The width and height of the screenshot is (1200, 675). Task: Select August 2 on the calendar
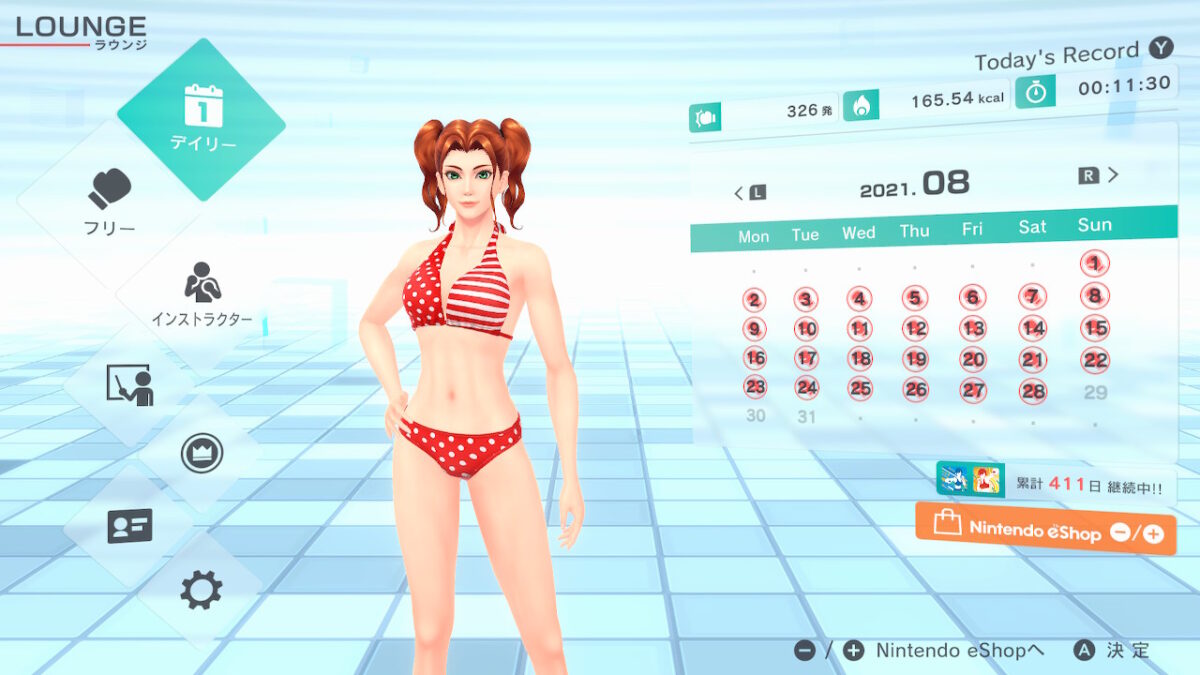[x=754, y=299]
